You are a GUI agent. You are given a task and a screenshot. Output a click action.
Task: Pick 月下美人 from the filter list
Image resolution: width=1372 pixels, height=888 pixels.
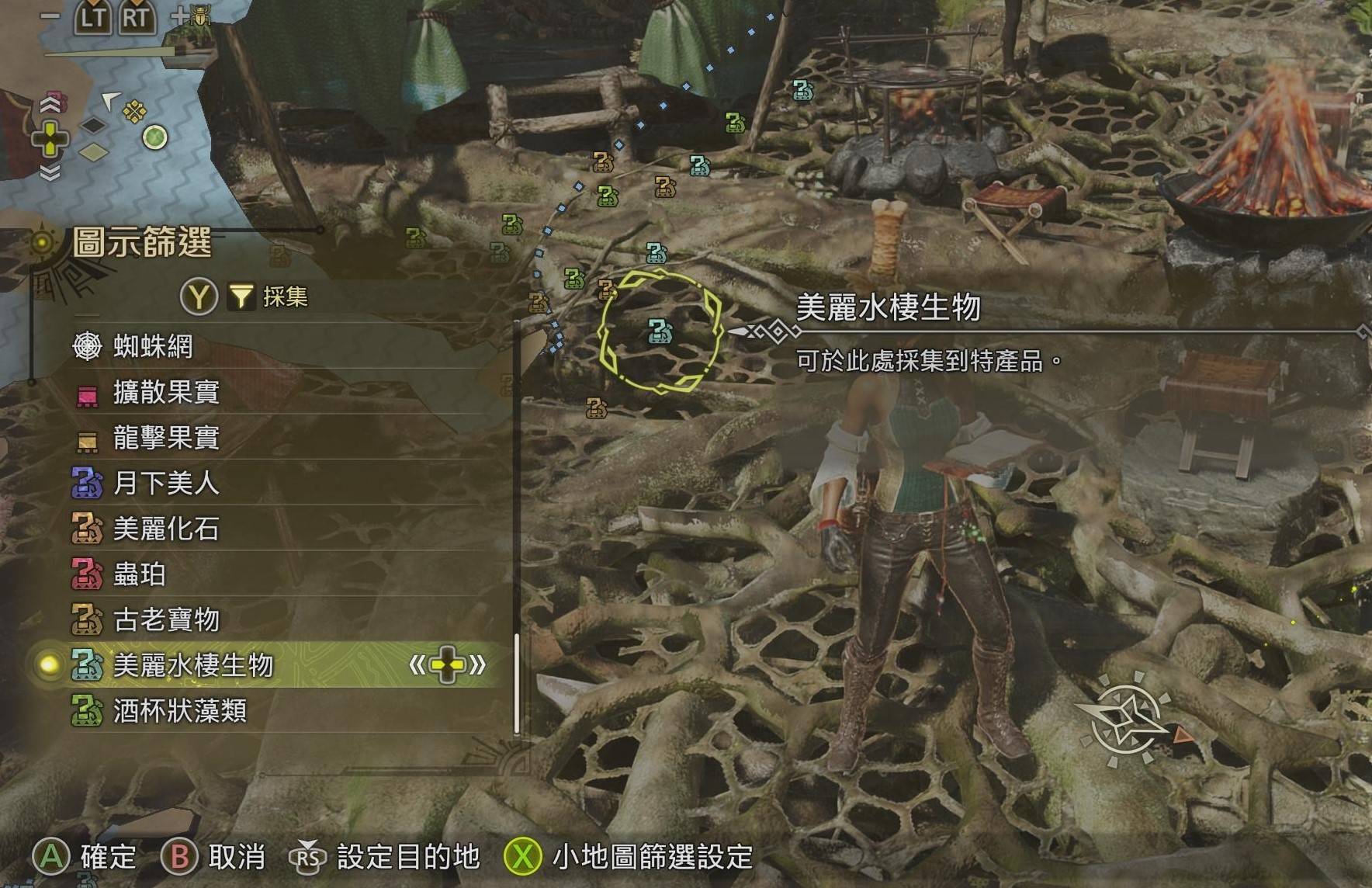pyautogui.click(x=166, y=484)
